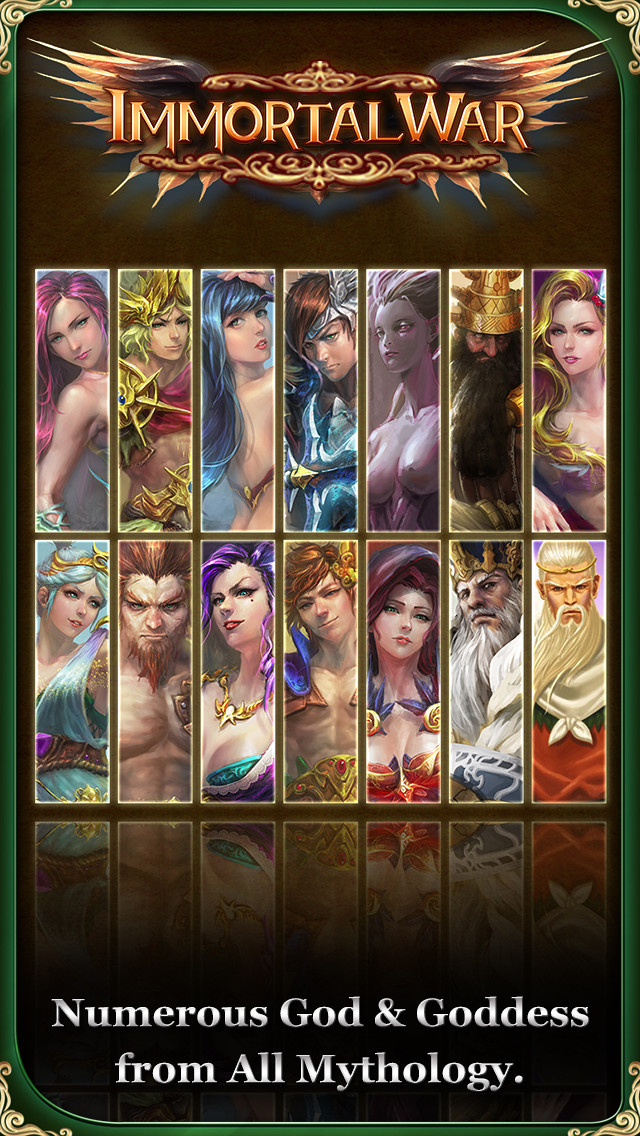Viewport: 640px width, 1136px height.
Task: Choose the white-haired elder in red robe
Action: [x=568, y=671]
